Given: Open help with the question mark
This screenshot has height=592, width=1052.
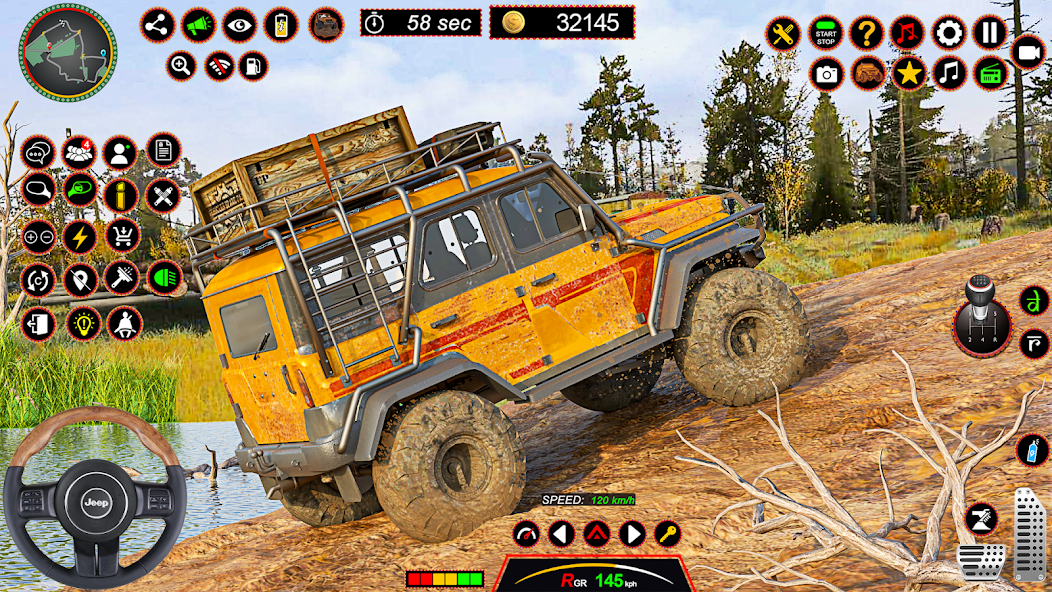Looking at the screenshot, I should pos(866,33).
